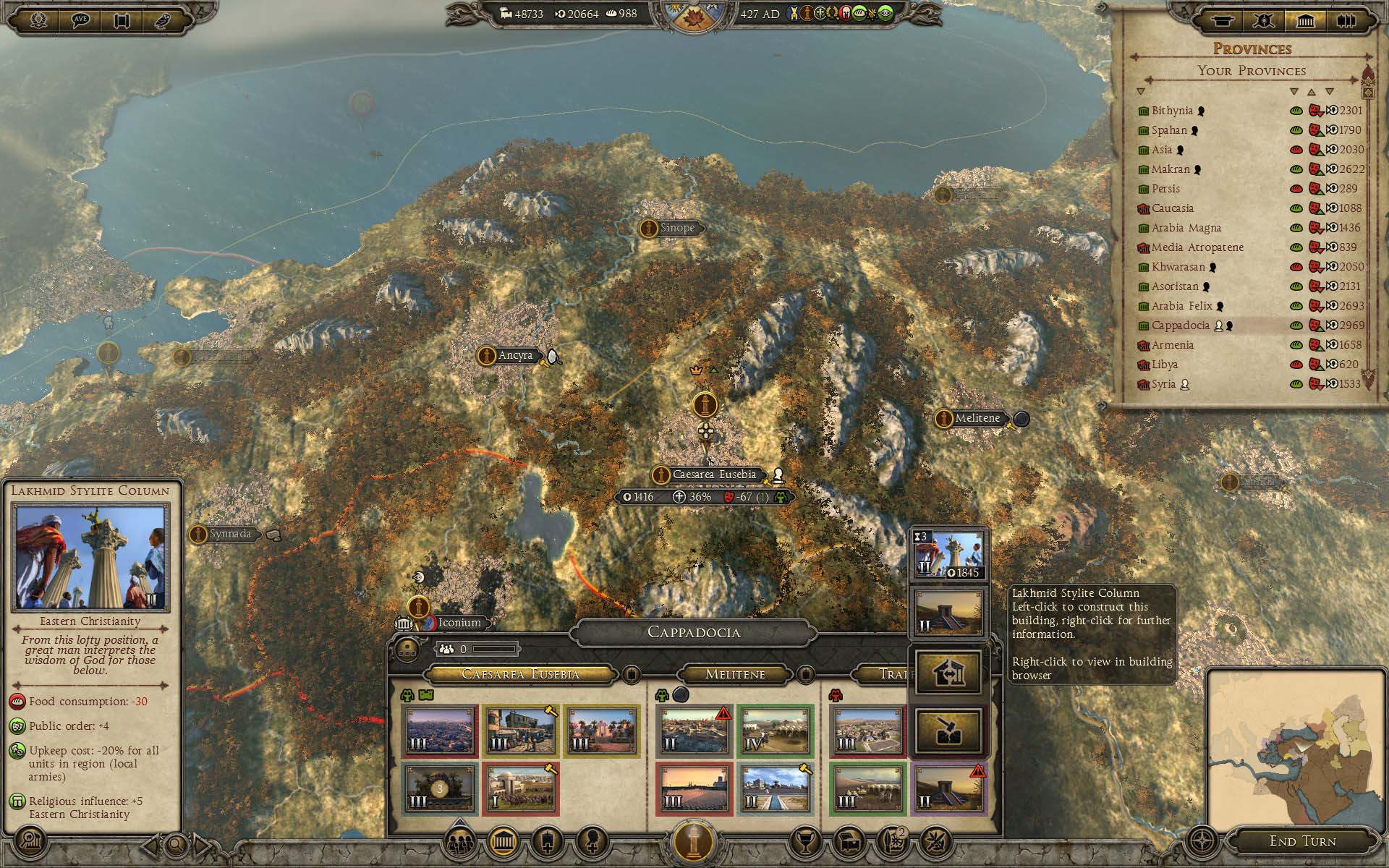Open the goblet icon button on bottom bar
The width and height of the screenshot is (1389, 868).
(806, 843)
